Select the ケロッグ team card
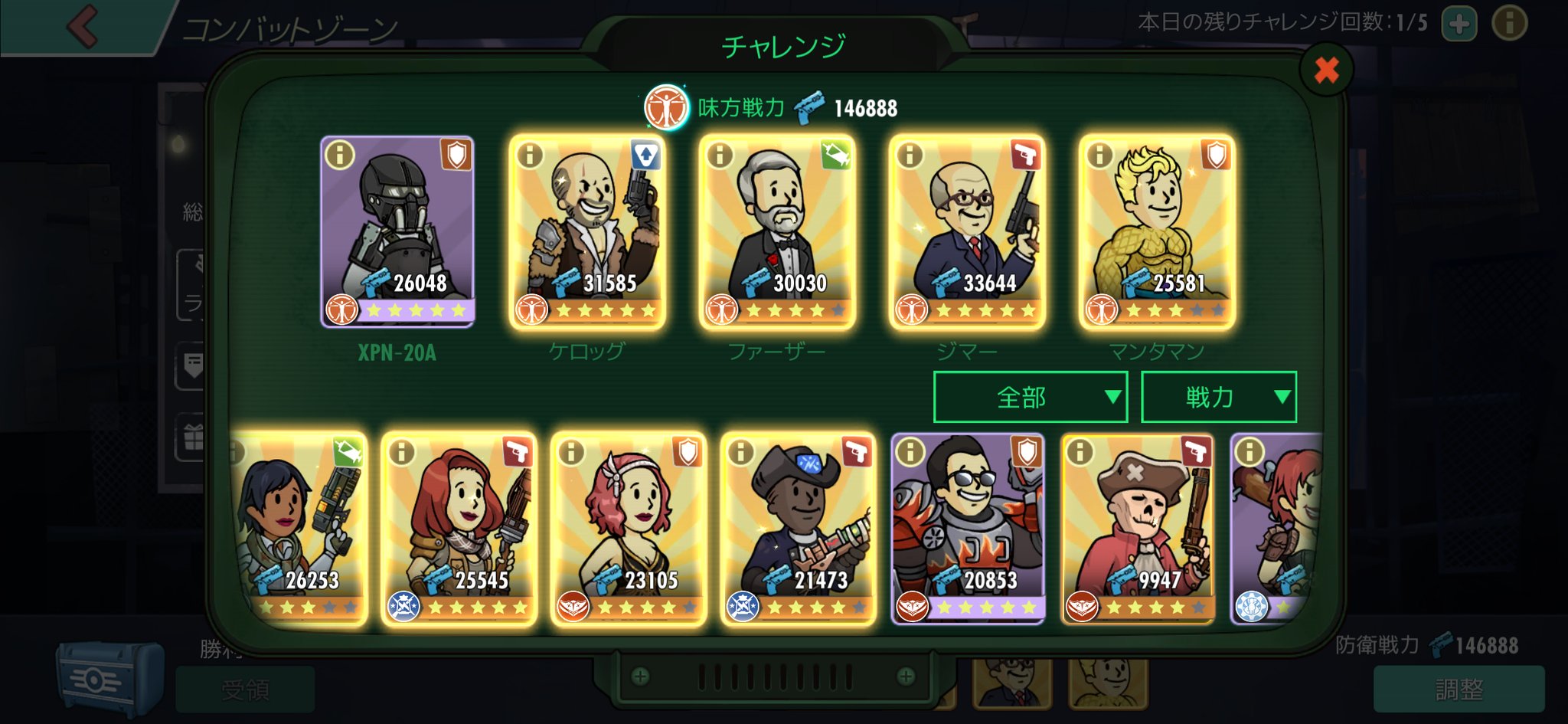Viewport: 1568px width, 724px height. click(587, 230)
